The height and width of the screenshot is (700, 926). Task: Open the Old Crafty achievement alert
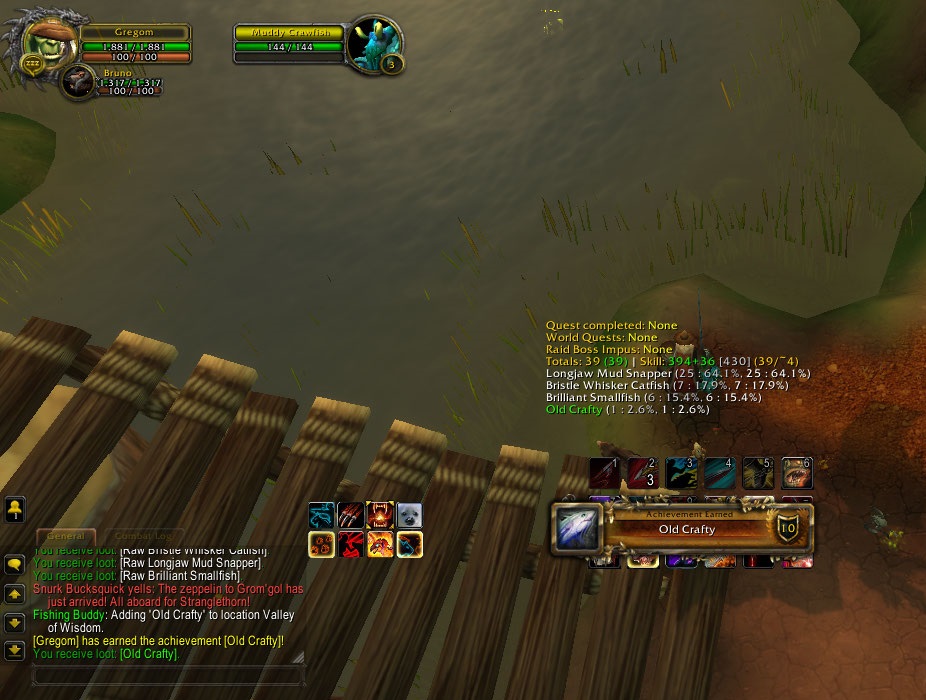(x=684, y=527)
